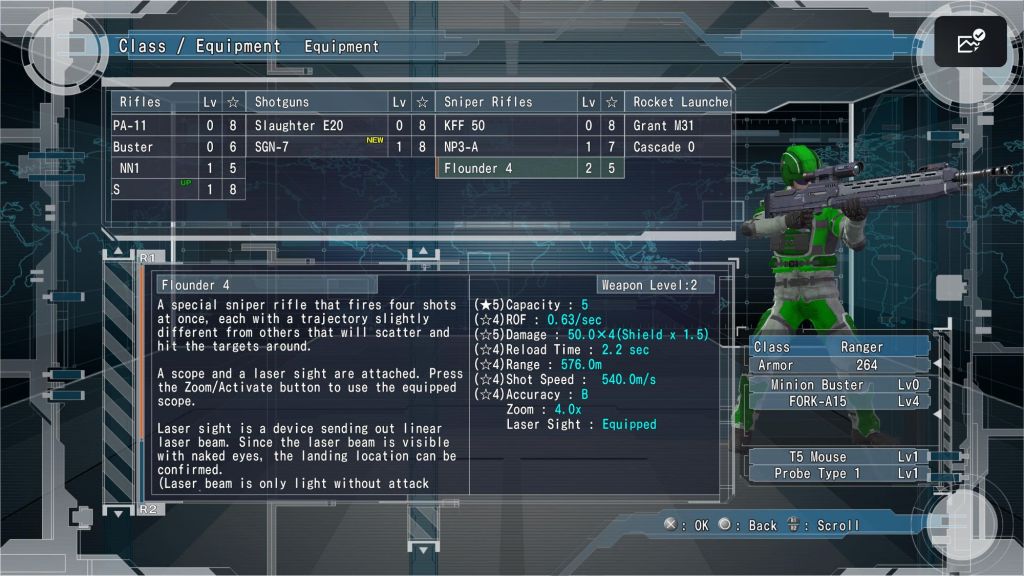Open the FORK-A15 weapon slot
Viewport: 1024px width, 576px height.
(840, 402)
